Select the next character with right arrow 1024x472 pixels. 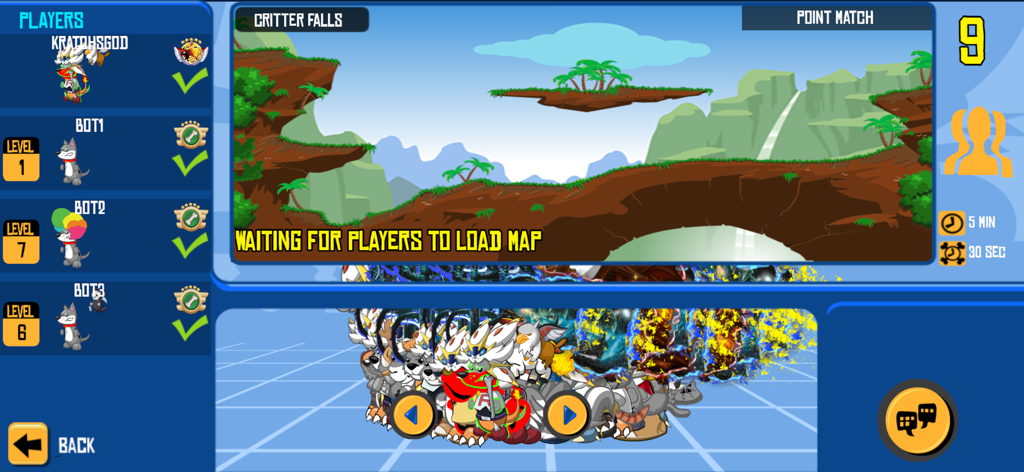[567, 414]
